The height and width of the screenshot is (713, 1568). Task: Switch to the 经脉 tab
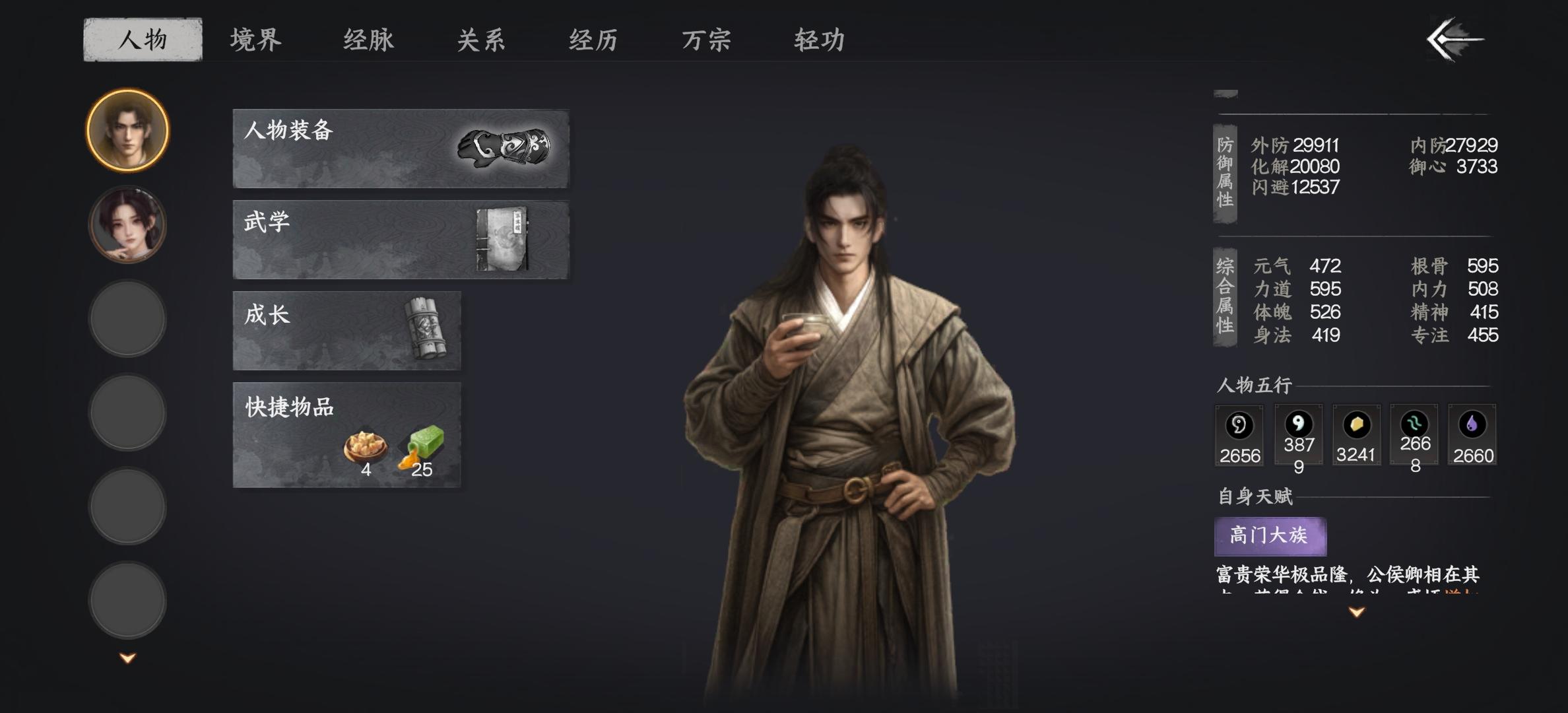pos(368,40)
